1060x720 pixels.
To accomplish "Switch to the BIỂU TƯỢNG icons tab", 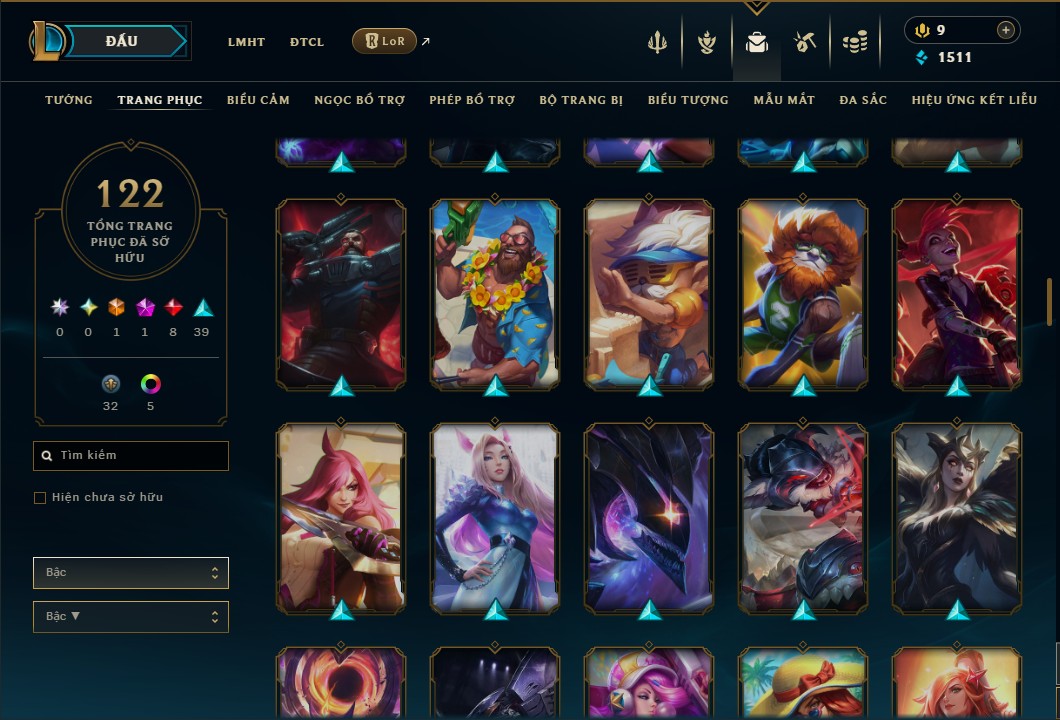I will point(688,100).
